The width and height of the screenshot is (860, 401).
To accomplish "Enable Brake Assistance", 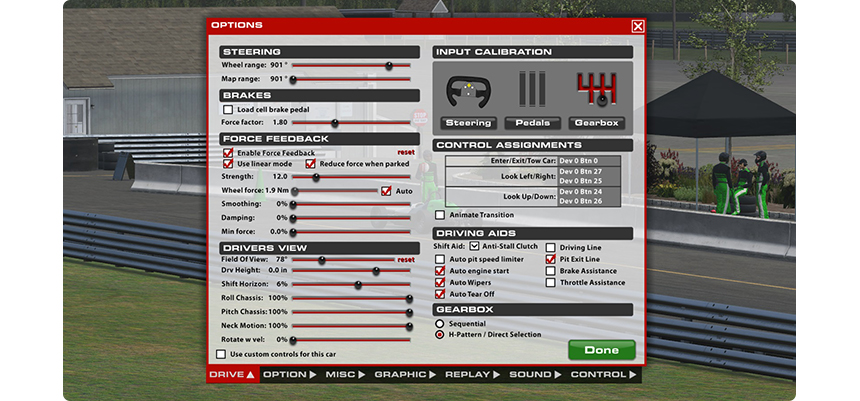I will click(x=550, y=271).
